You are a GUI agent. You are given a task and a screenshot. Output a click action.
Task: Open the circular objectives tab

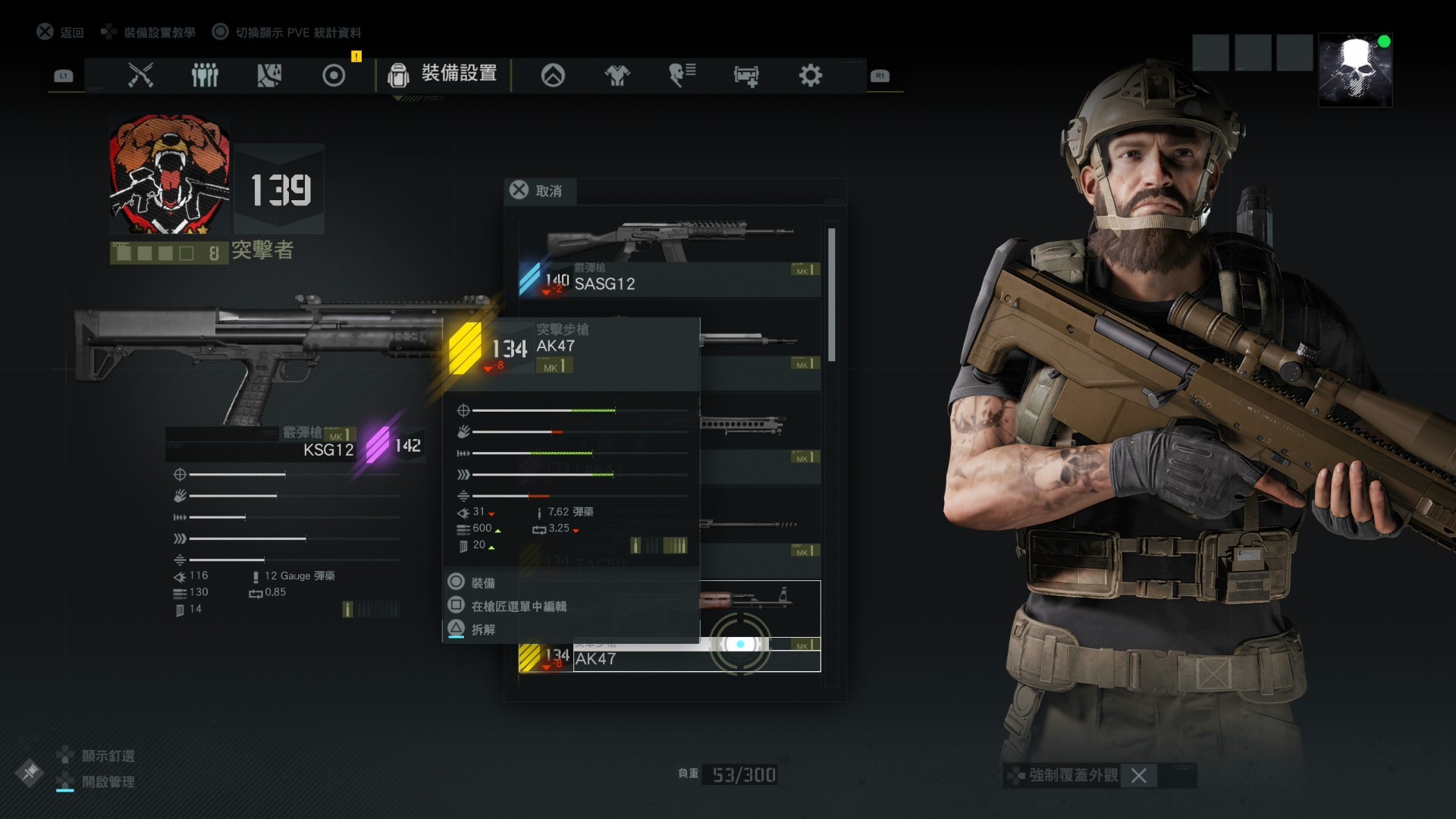pyautogui.click(x=334, y=75)
